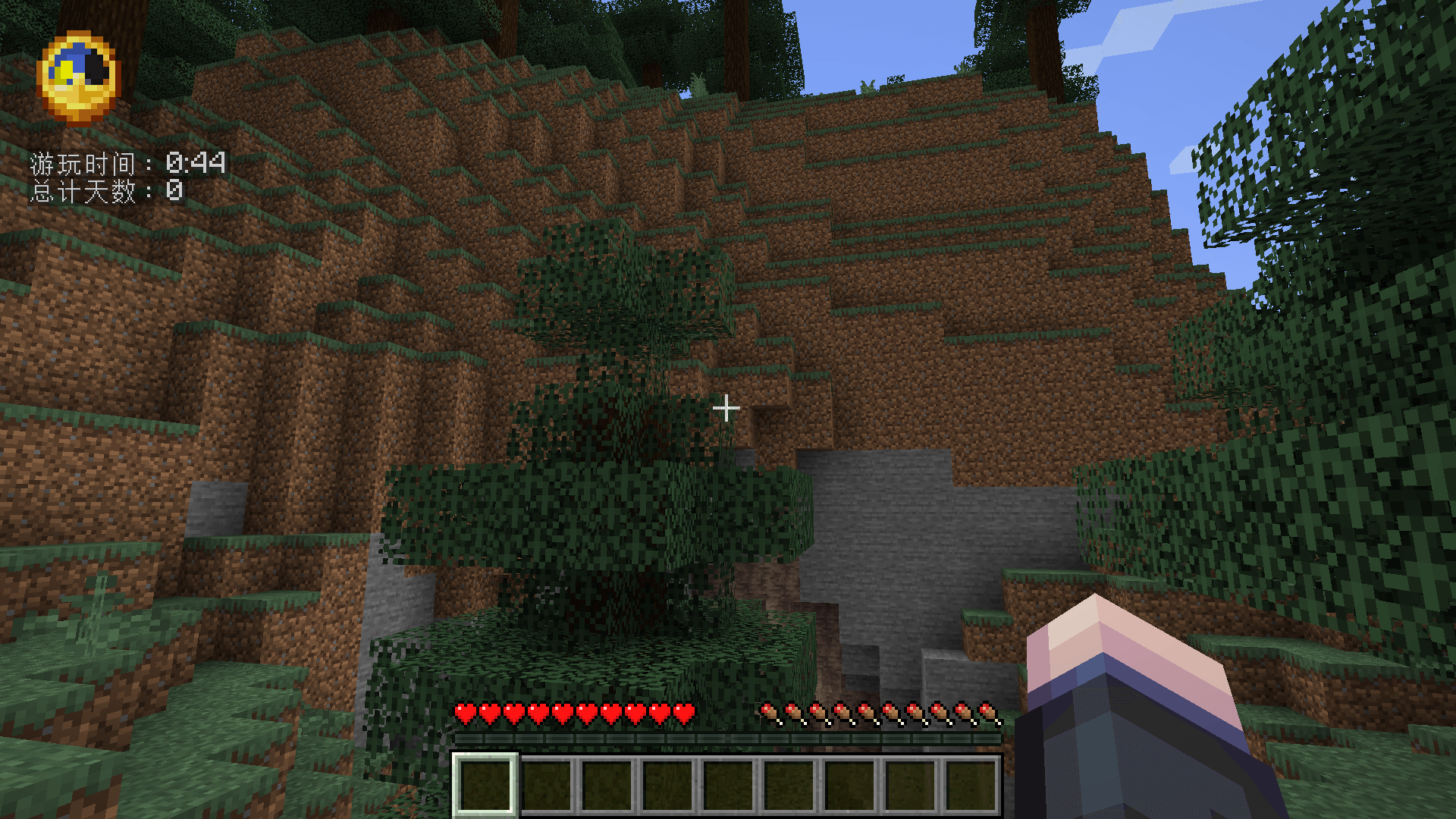Click the last drumstick in the hunger bar
Image resolution: width=1456 pixels, height=819 pixels.
tap(988, 713)
